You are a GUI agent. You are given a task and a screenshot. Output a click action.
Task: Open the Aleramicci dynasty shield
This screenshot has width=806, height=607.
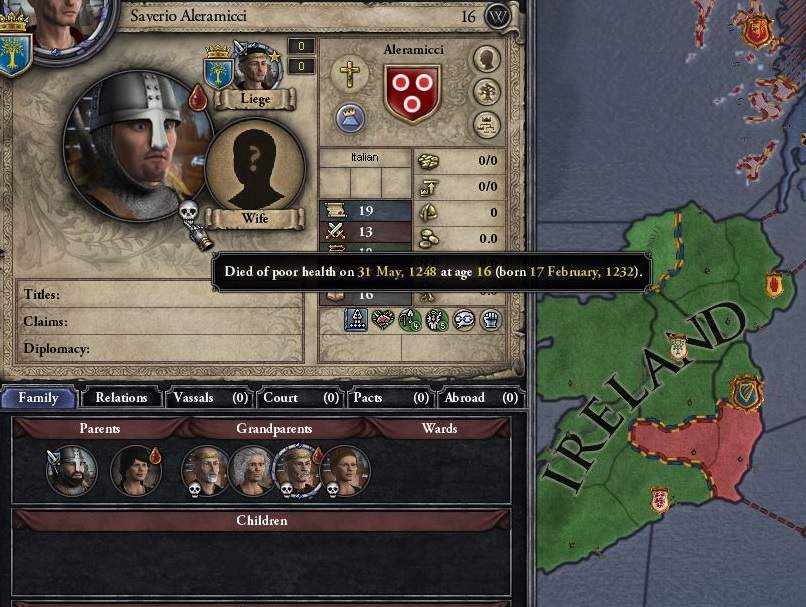click(413, 93)
